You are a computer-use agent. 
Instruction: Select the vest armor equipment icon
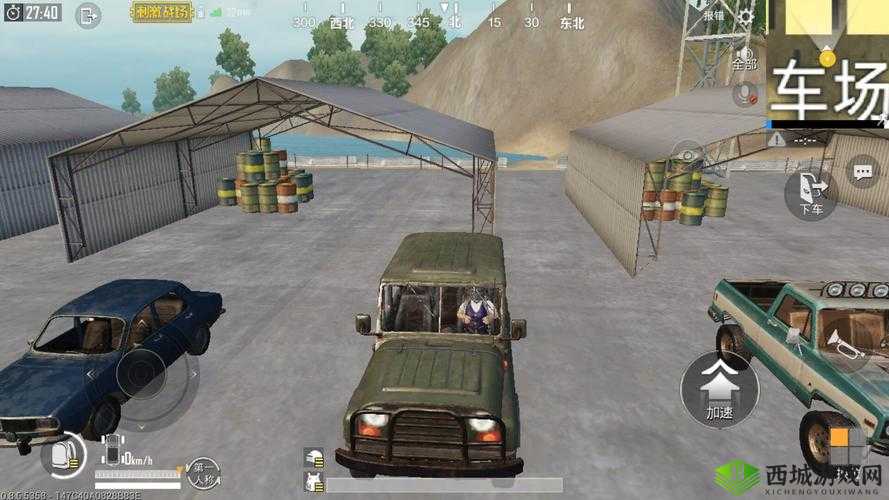coord(314,483)
